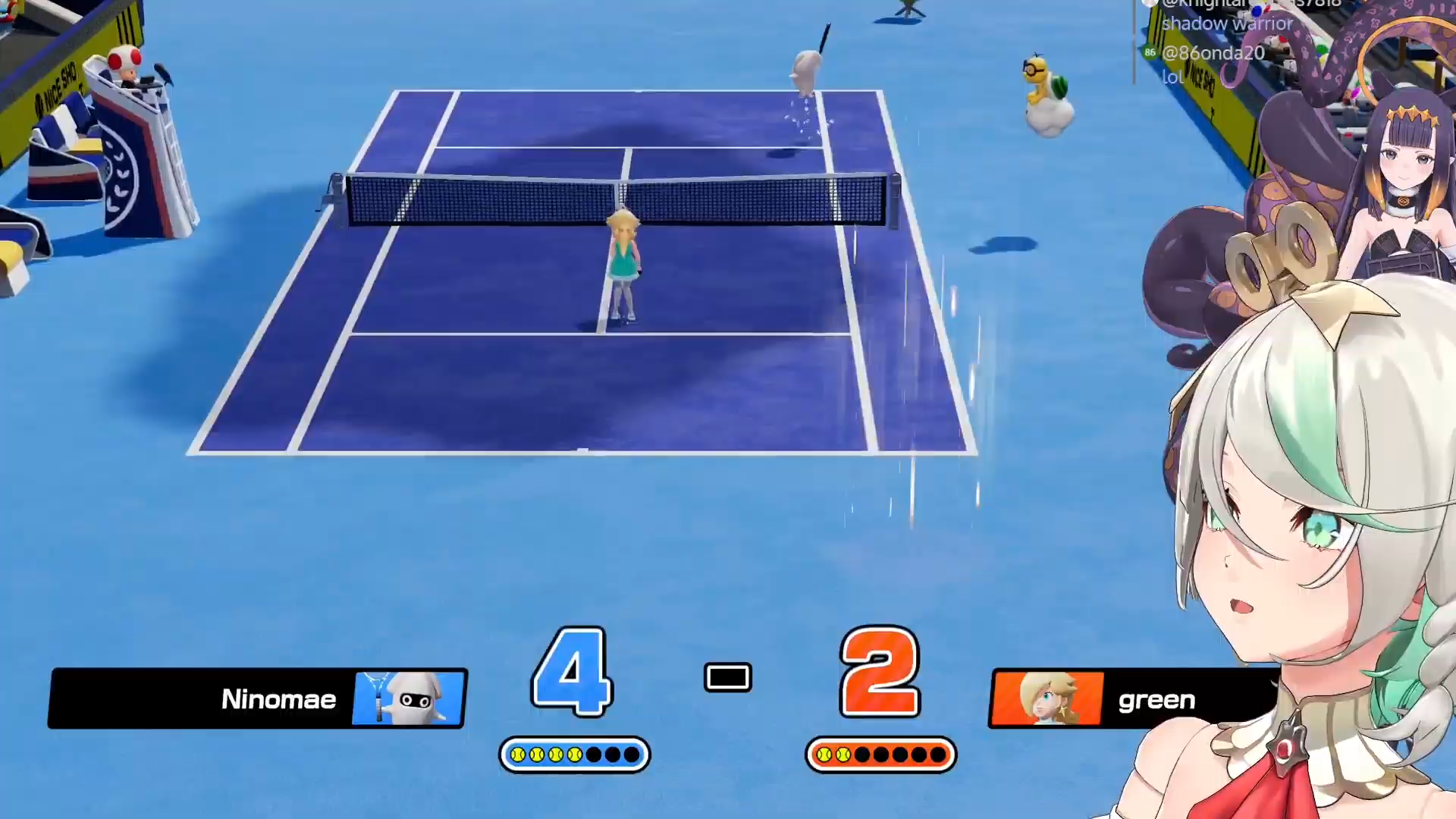This screenshot has width=1456, height=819.
Task: Click the Blooper character portrait
Action: [409, 698]
